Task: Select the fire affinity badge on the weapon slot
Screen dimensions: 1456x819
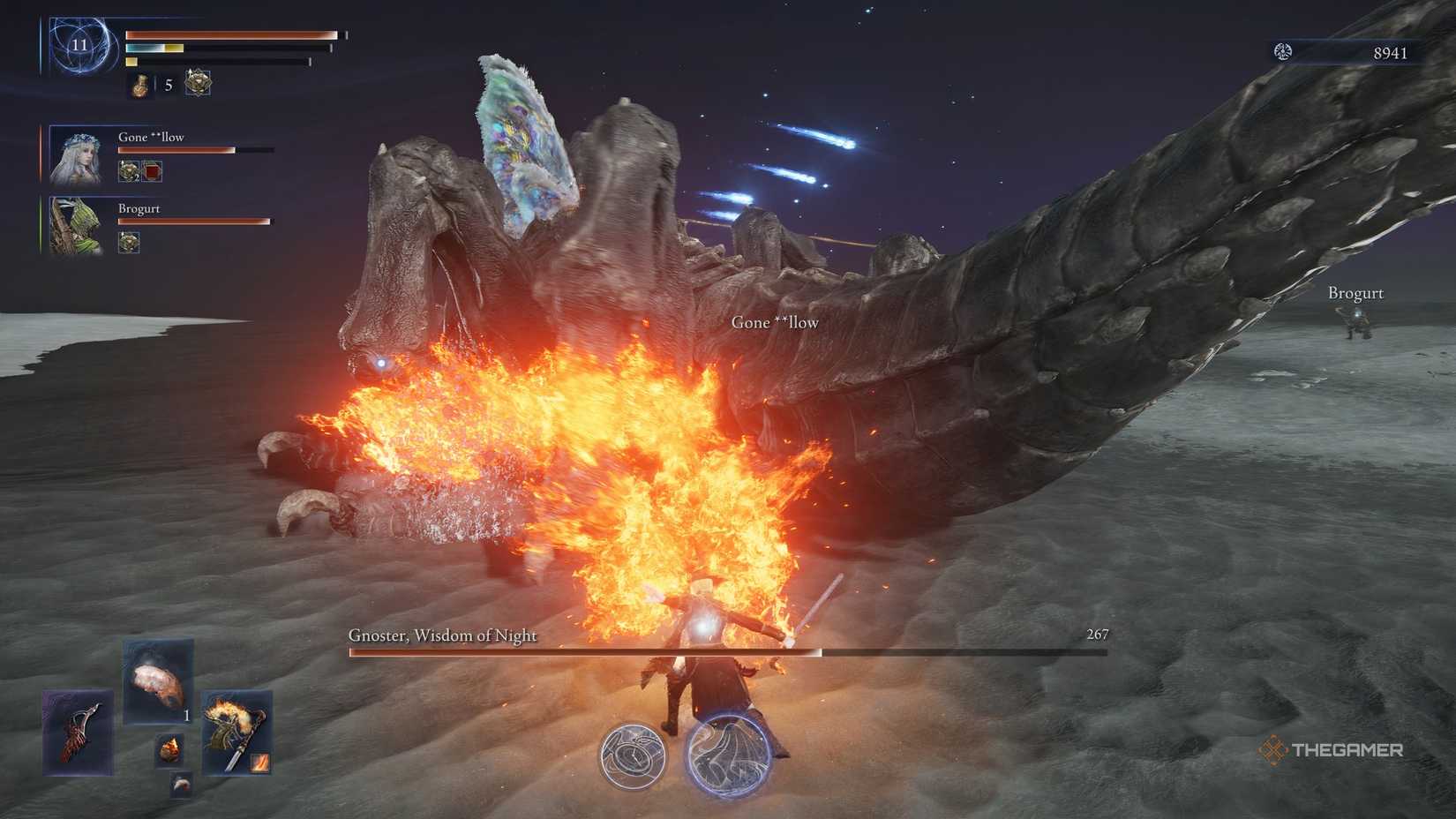Action: click(259, 763)
